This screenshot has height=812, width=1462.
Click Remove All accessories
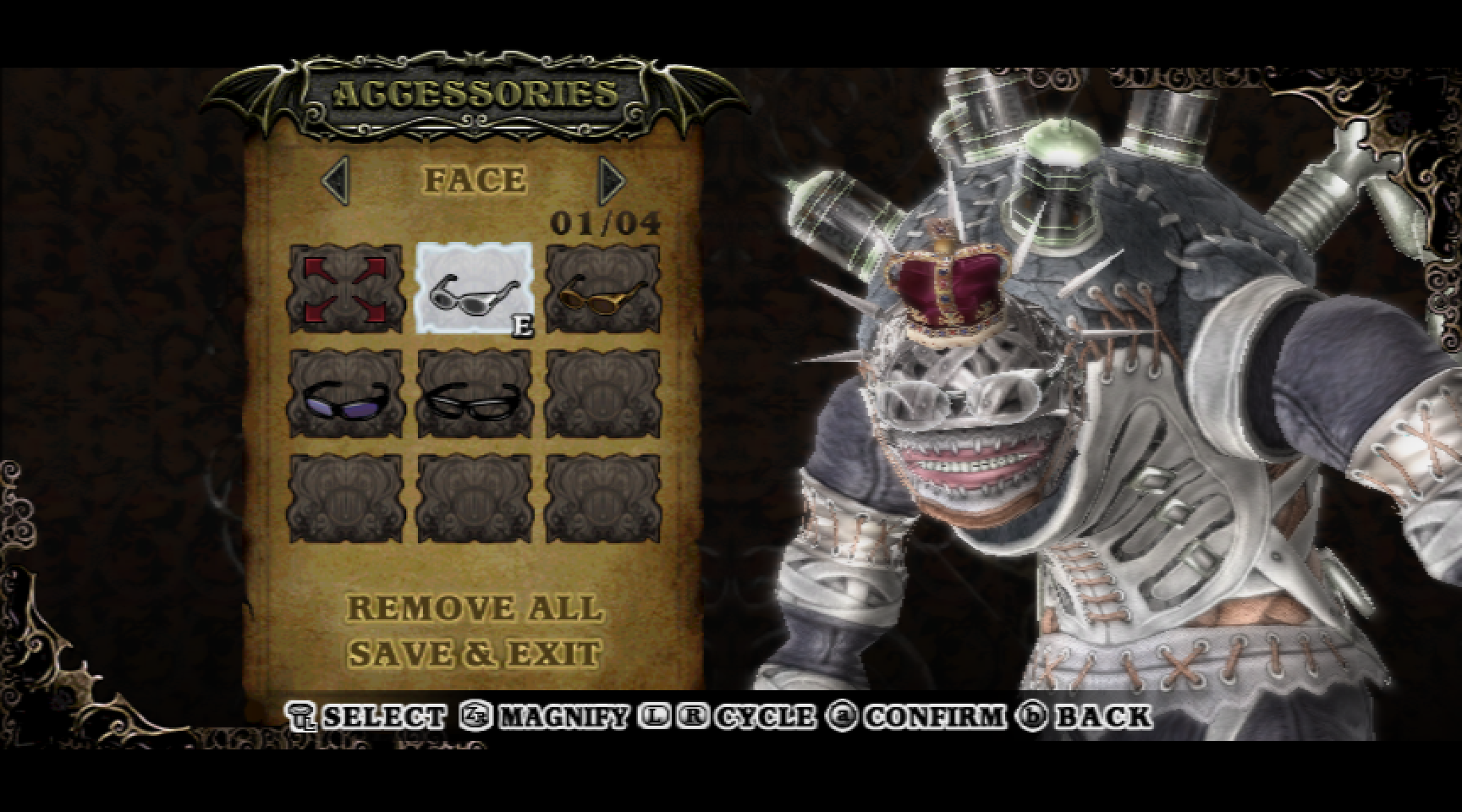coord(475,608)
